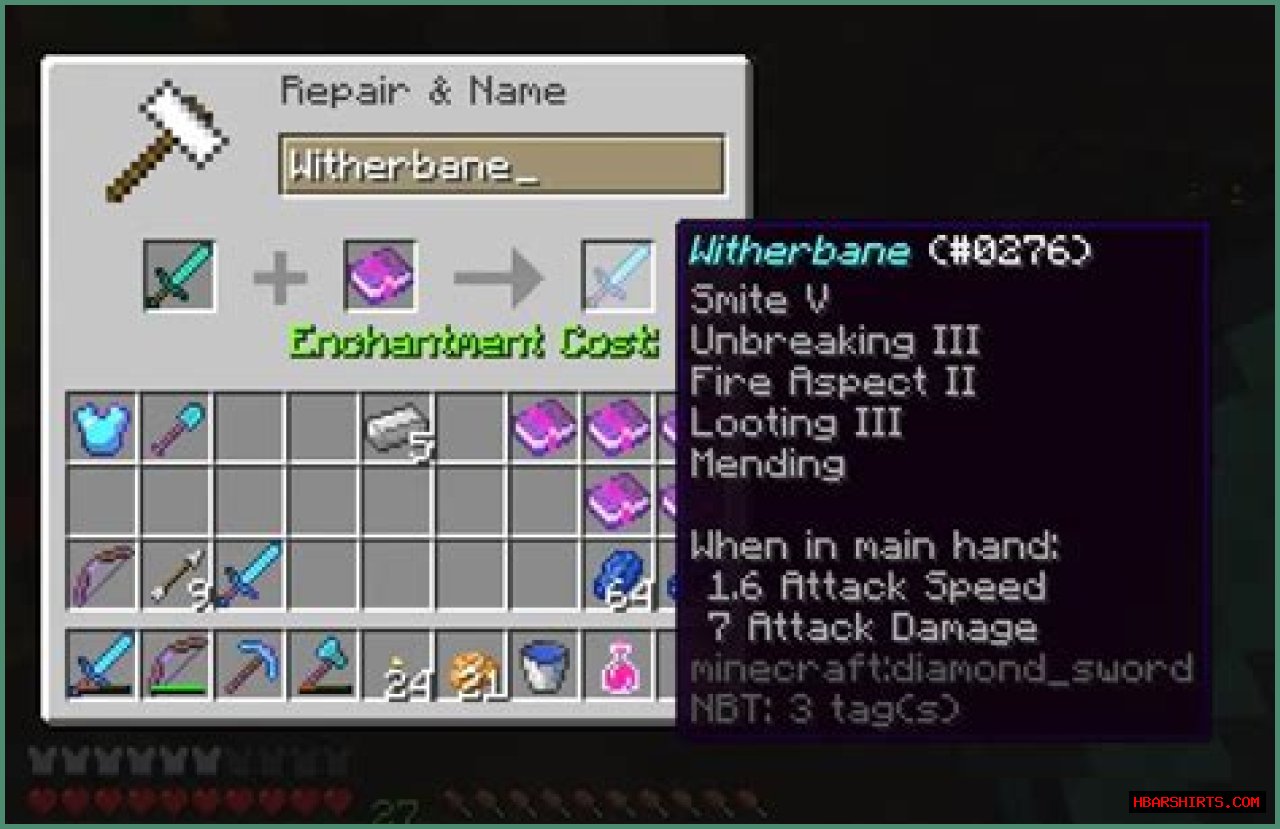Select the inventory bow beside the arrows

point(102,577)
